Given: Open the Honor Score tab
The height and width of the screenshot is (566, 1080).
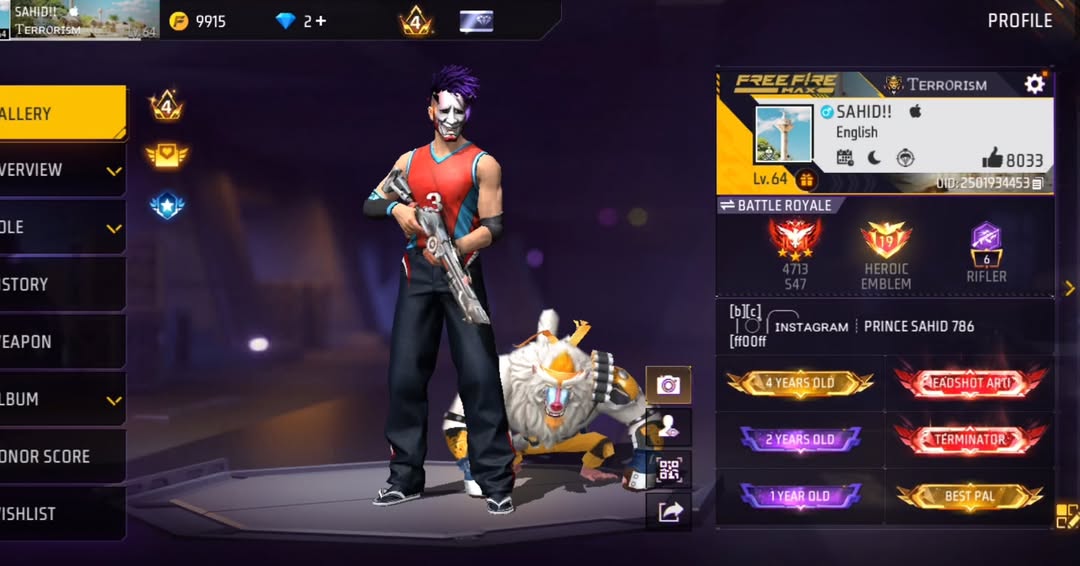Looking at the screenshot, I should [x=60, y=456].
